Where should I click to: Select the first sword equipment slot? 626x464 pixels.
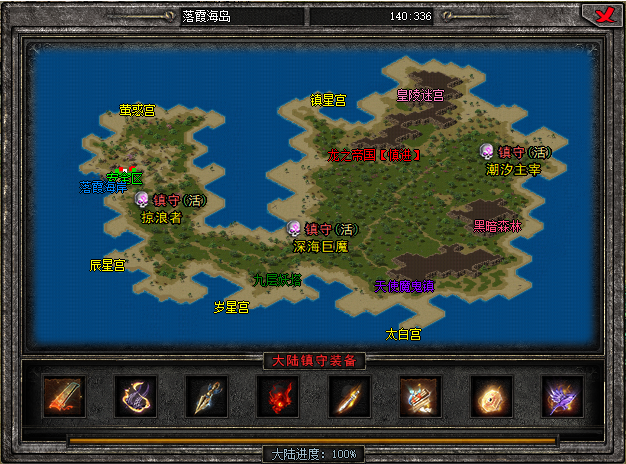tap(64, 396)
